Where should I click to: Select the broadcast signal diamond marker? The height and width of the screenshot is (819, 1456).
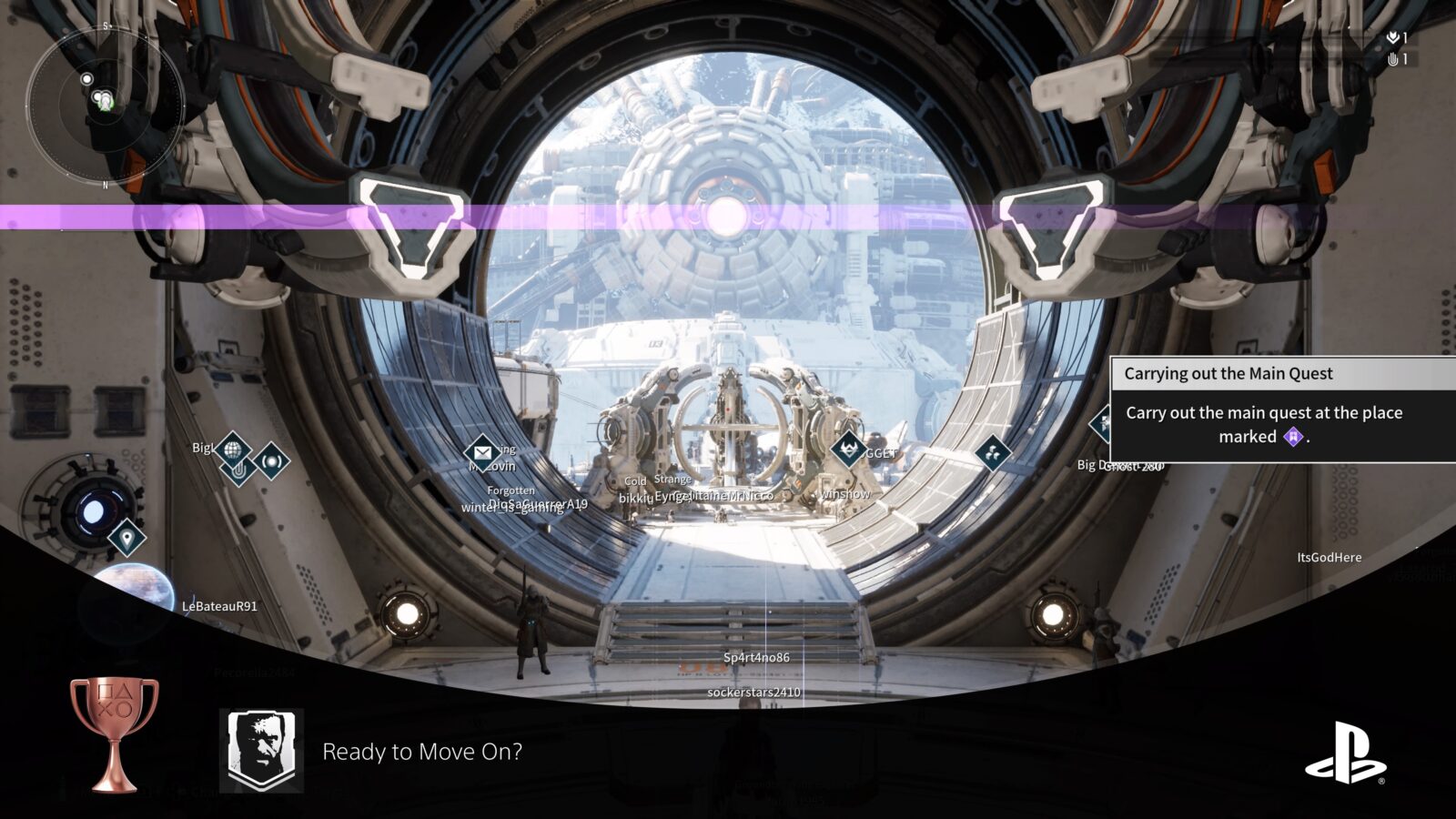coord(271,462)
